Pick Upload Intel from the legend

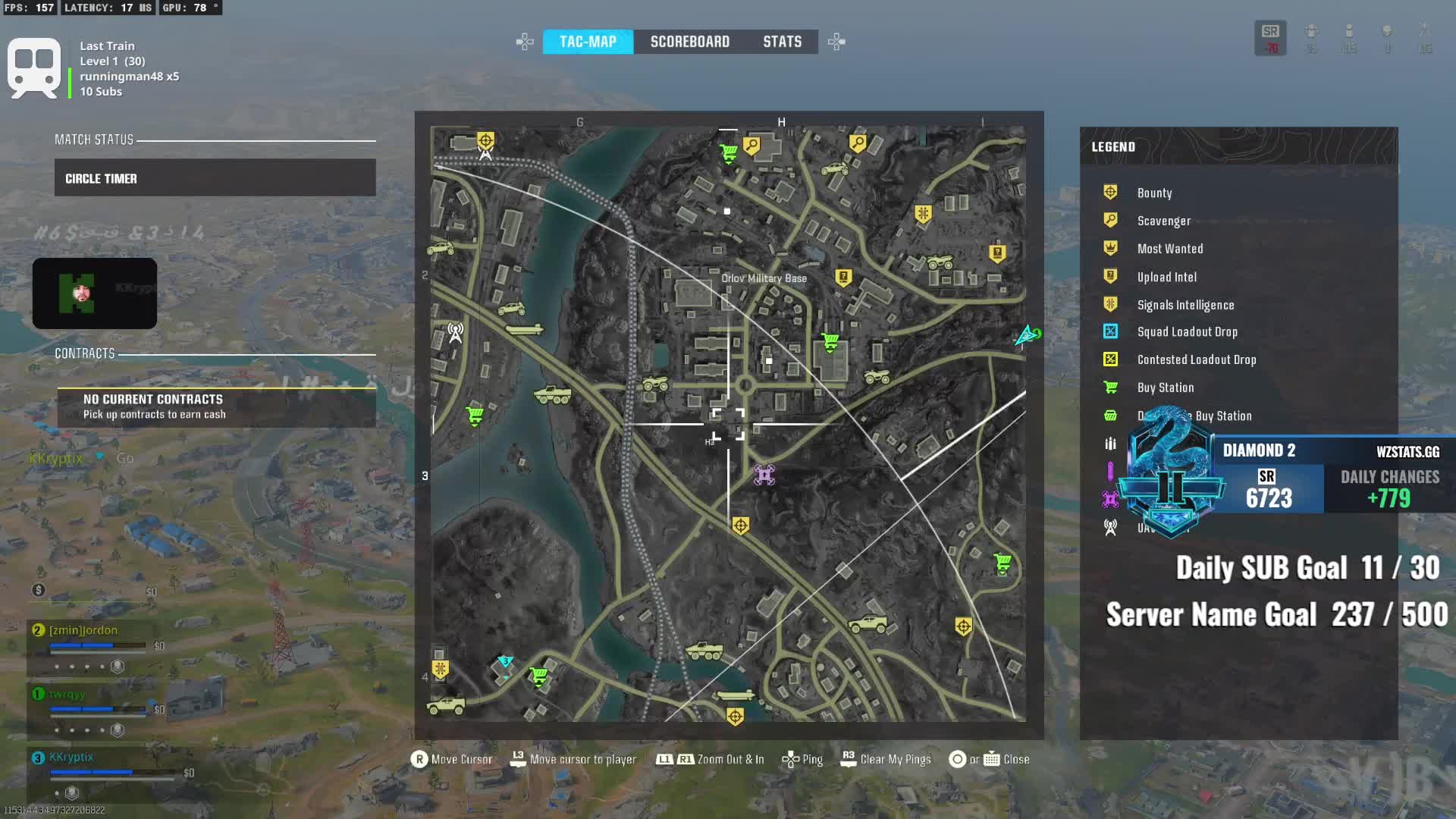[x=1166, y=277]
